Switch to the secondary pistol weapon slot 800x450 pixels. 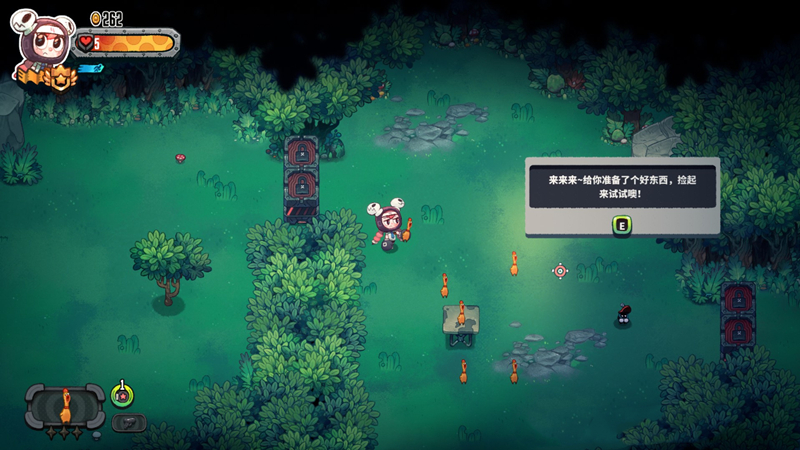pyautogui.click(x=128, y=422)
